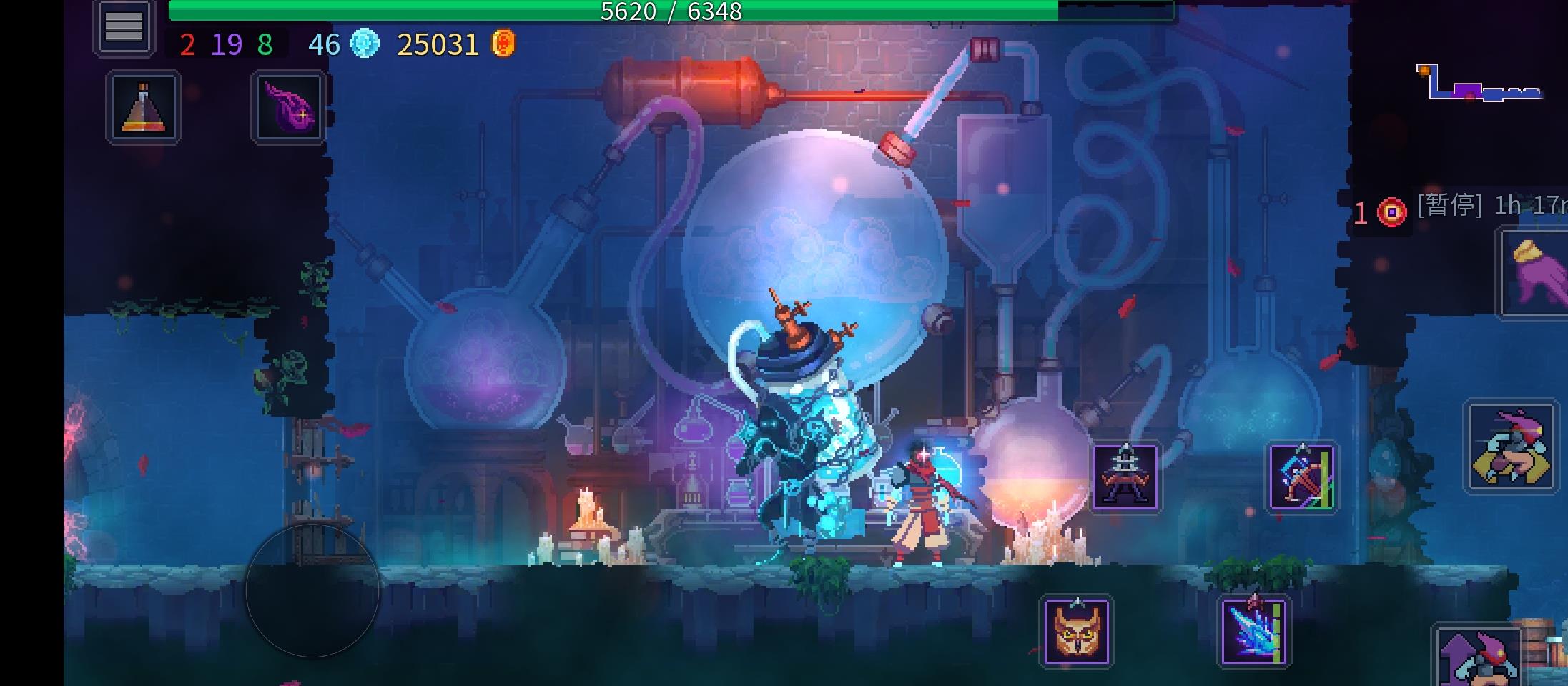This screenshot has height=686, width=1568.
Task: Tap the purple amulet icon
Action: 289,107
